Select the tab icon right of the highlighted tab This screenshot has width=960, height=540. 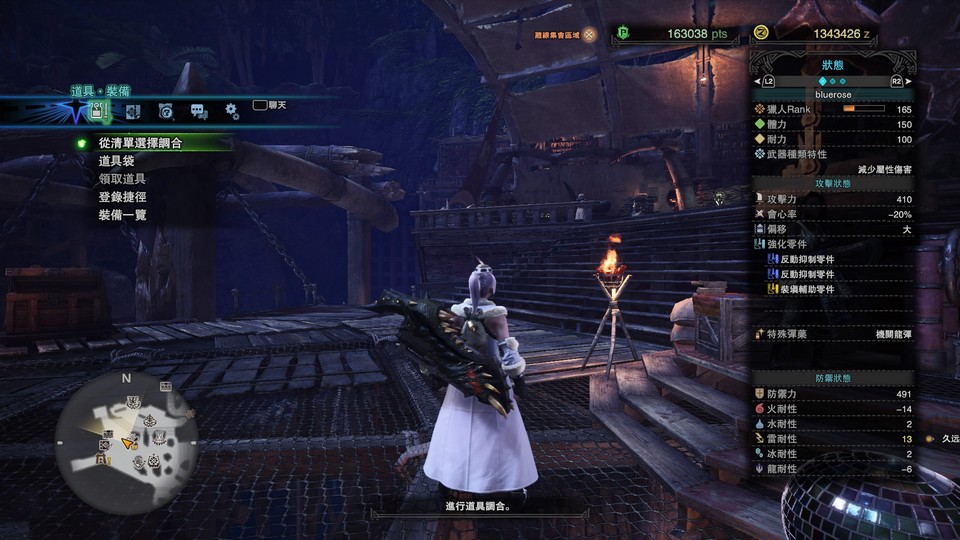pos(133,111)
